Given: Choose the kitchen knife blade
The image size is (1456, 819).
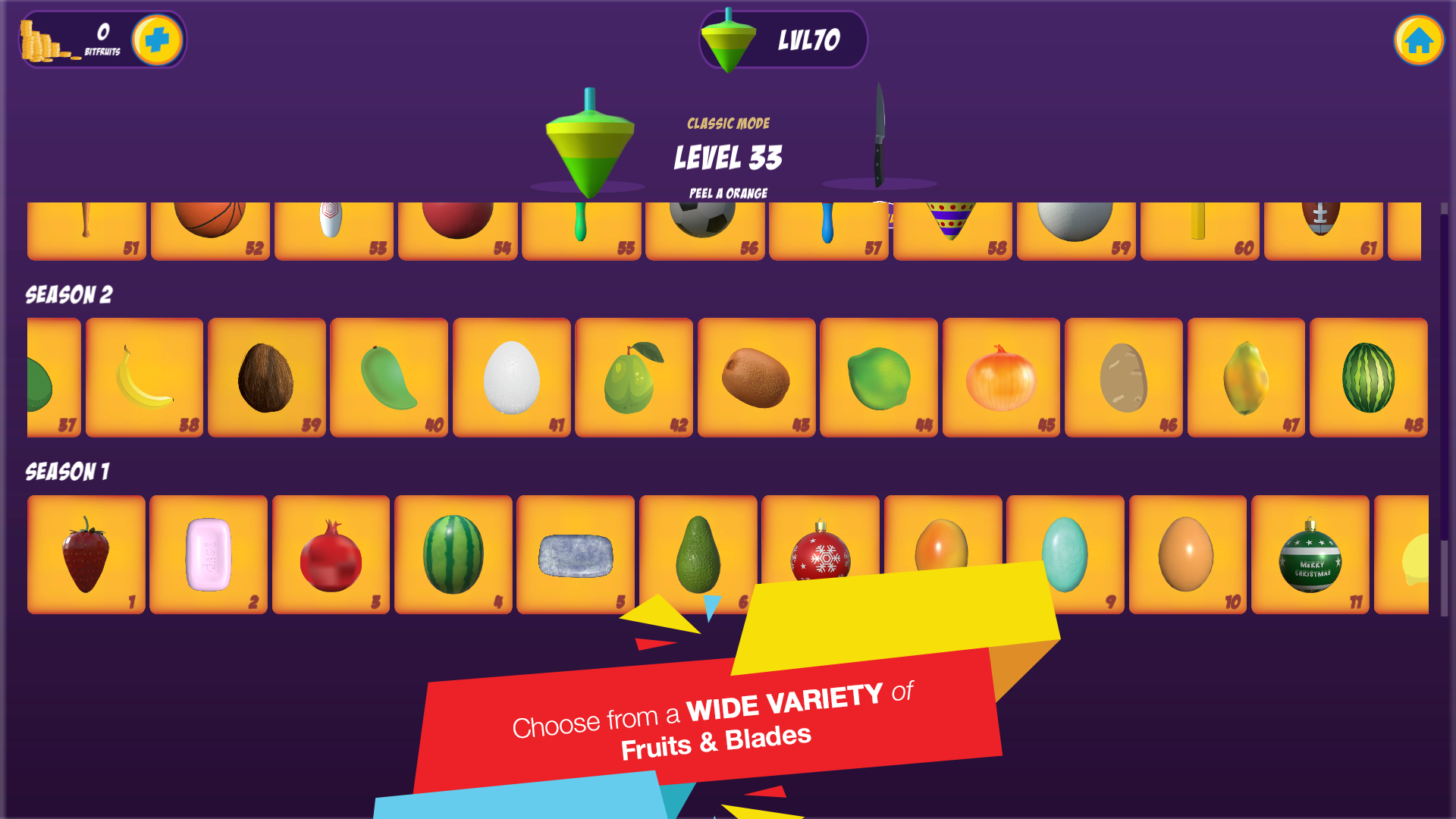Looking at the screenshot, I should coord(879,135).
